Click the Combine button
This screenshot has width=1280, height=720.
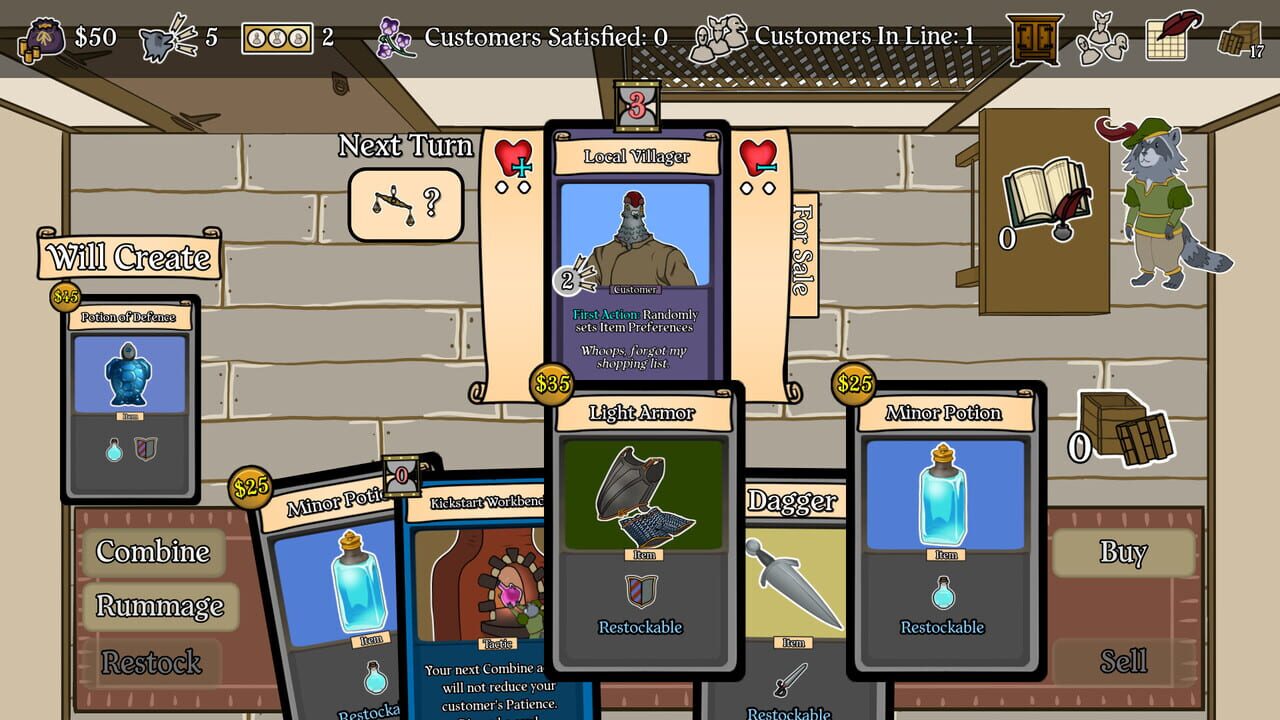153,551
